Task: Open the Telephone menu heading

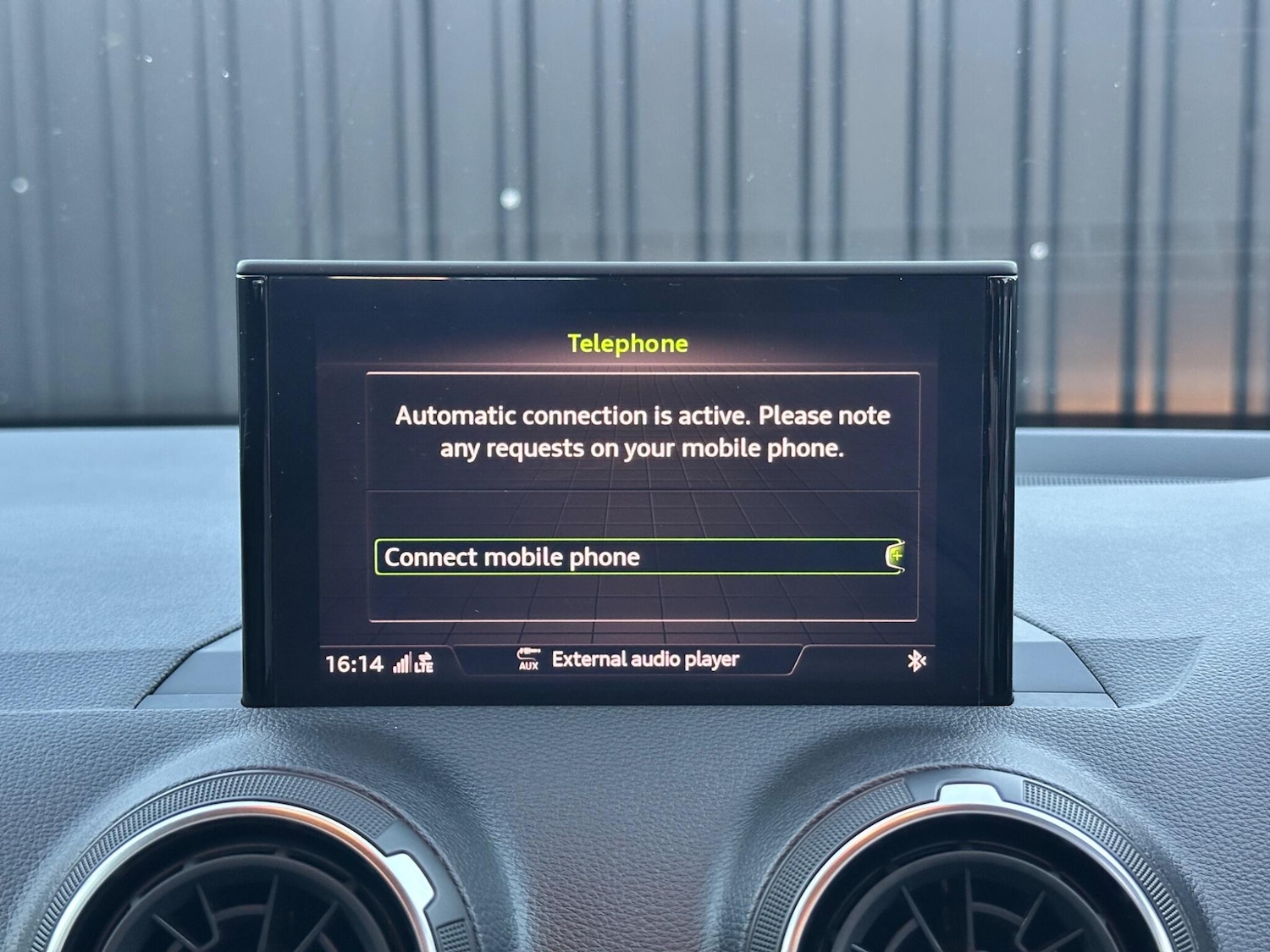Action: click(627, 344)
